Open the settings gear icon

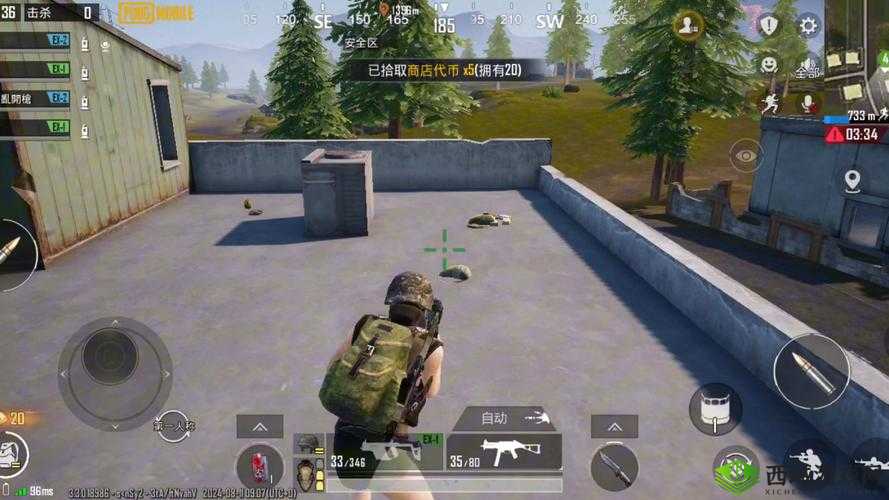pos(808,26)
